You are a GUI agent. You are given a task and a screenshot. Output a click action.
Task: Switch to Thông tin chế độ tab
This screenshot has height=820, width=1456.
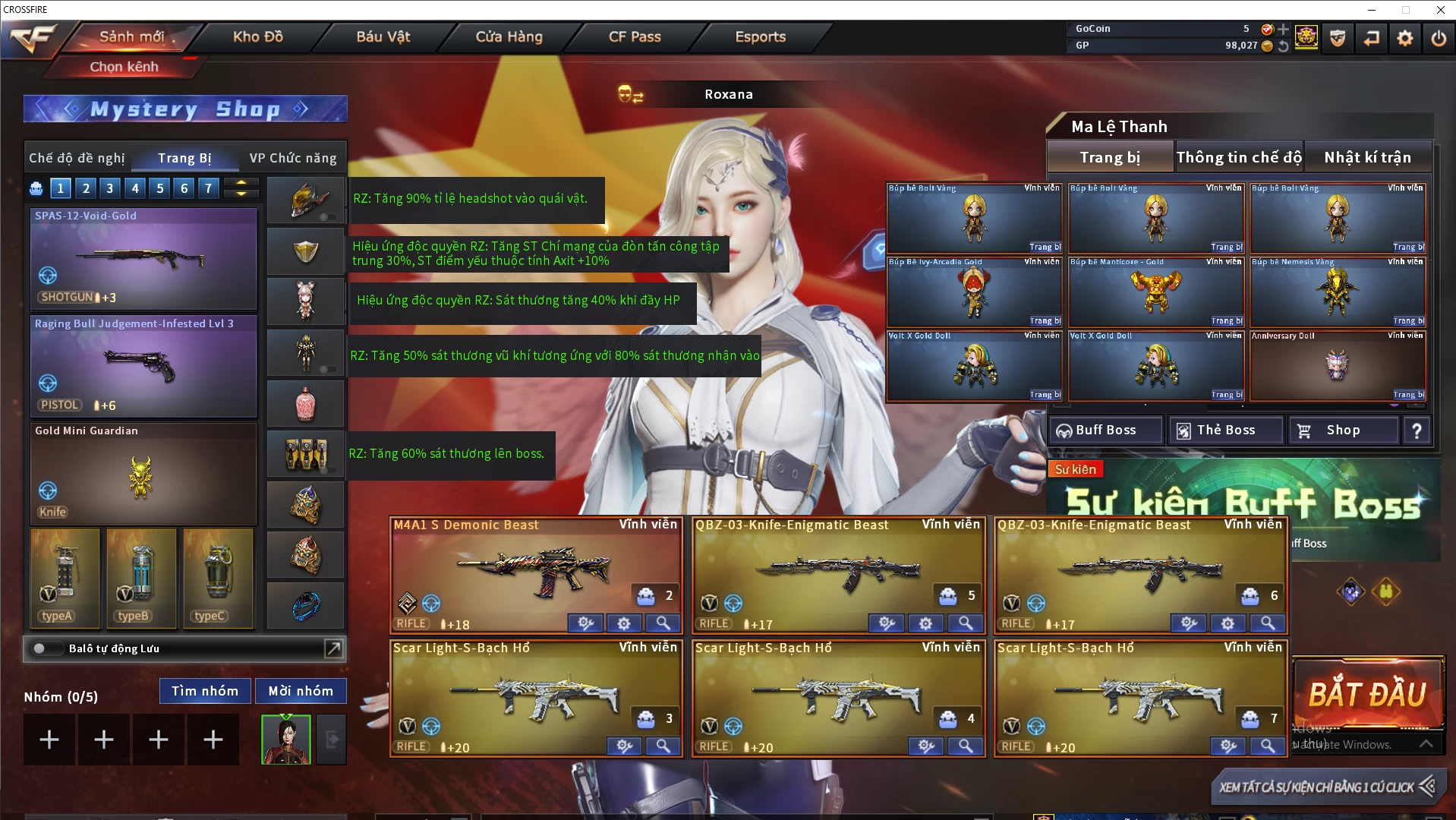(x=1239, y=157)
